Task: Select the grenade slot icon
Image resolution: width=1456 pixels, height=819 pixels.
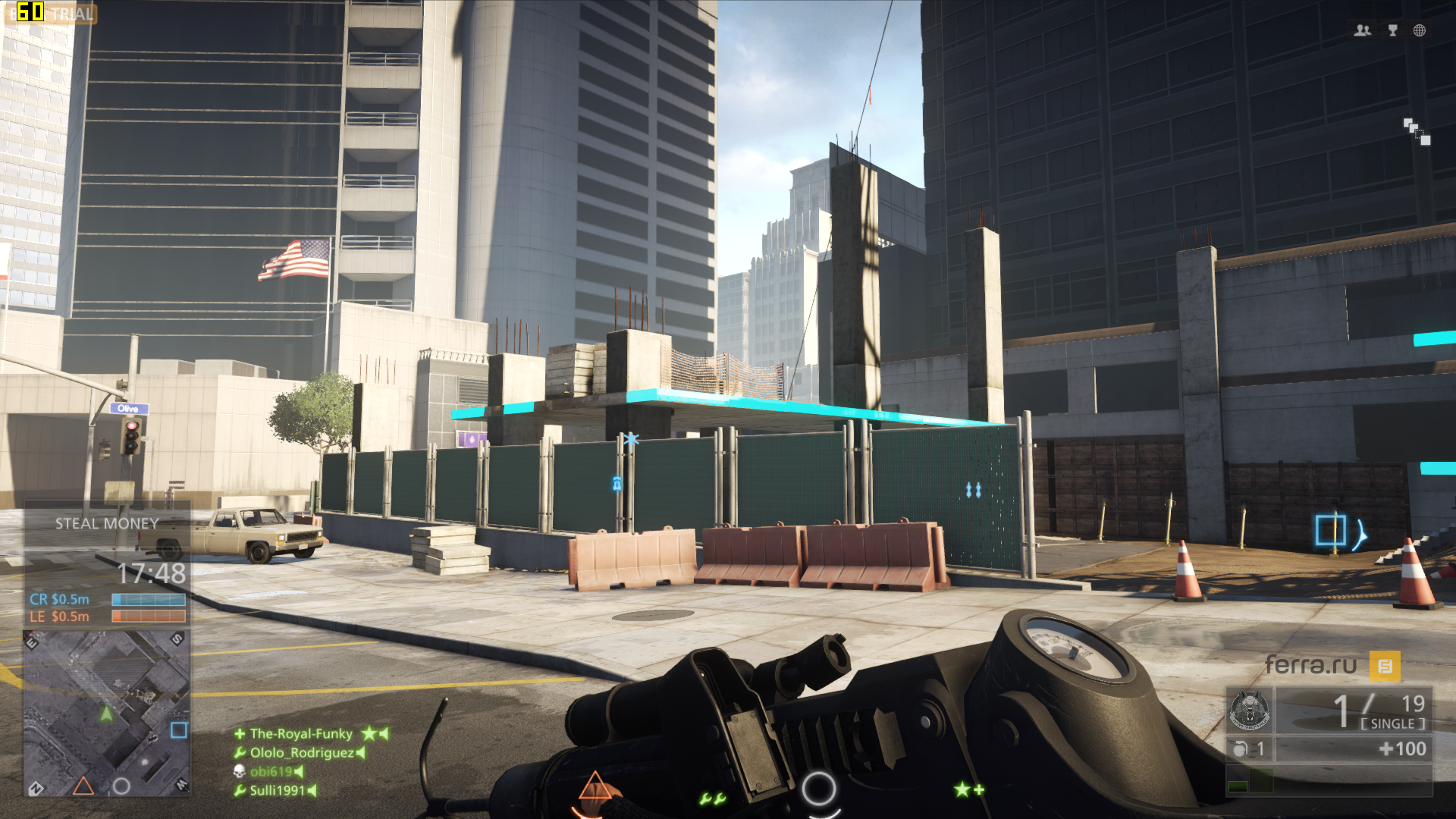Action: coord(1240,749)
